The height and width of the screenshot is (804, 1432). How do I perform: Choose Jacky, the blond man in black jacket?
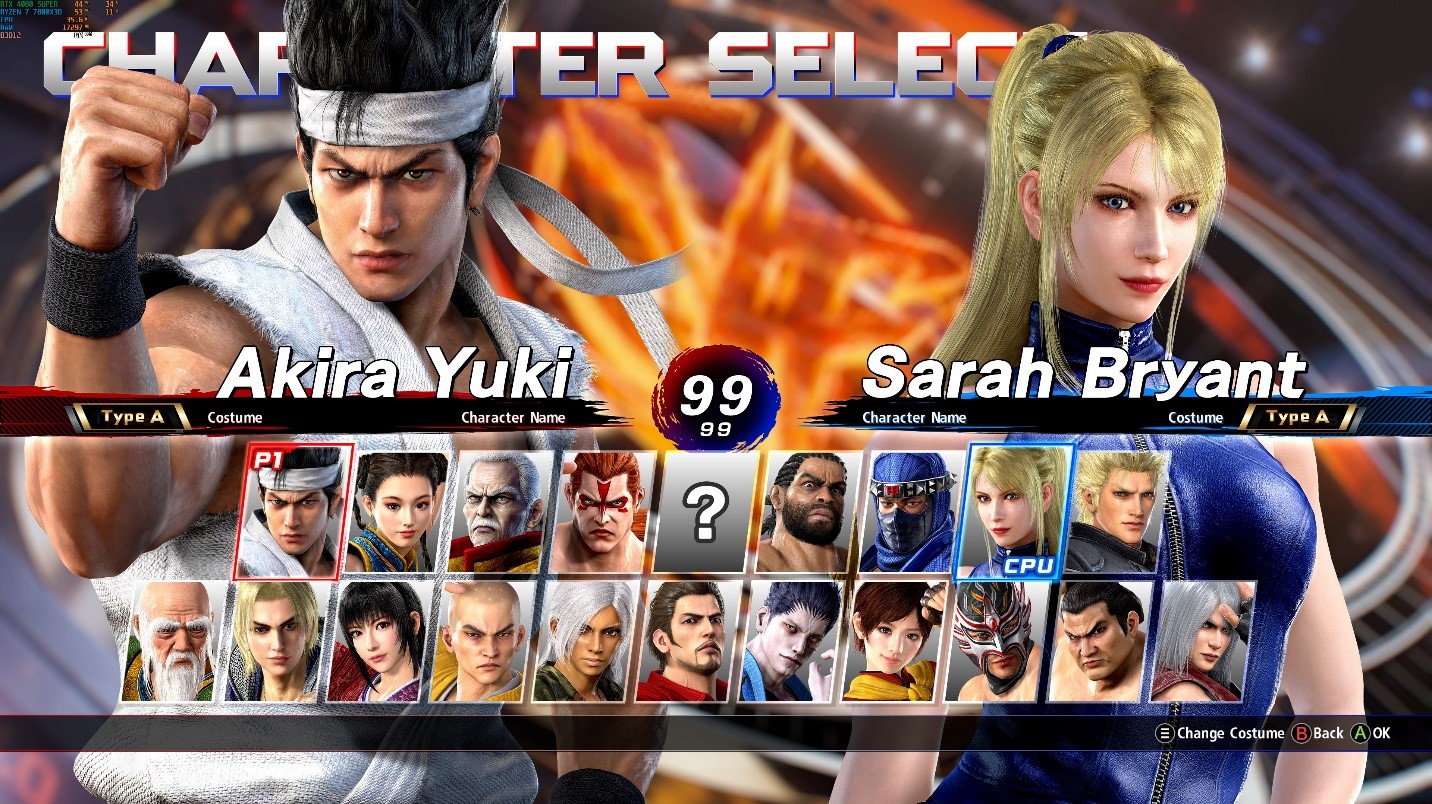1117,512
